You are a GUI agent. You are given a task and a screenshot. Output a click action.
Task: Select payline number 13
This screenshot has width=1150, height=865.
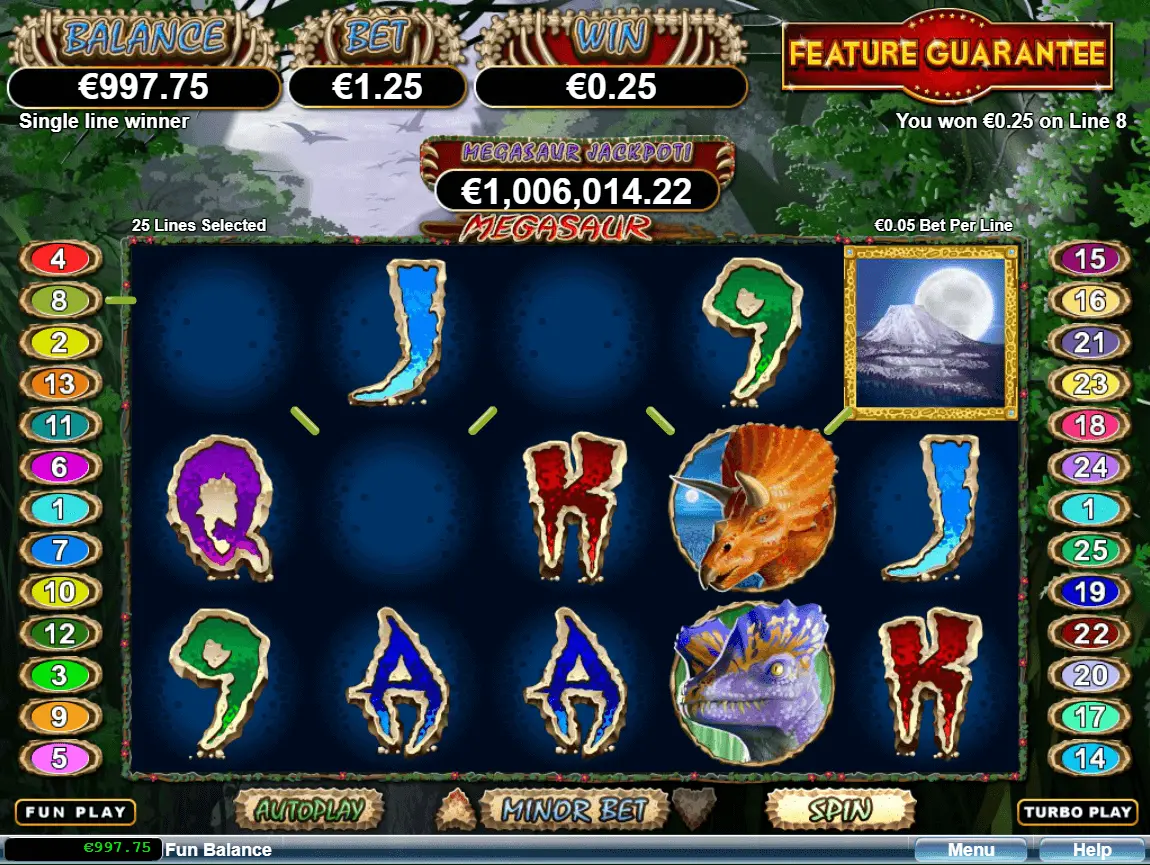(59, 384)
